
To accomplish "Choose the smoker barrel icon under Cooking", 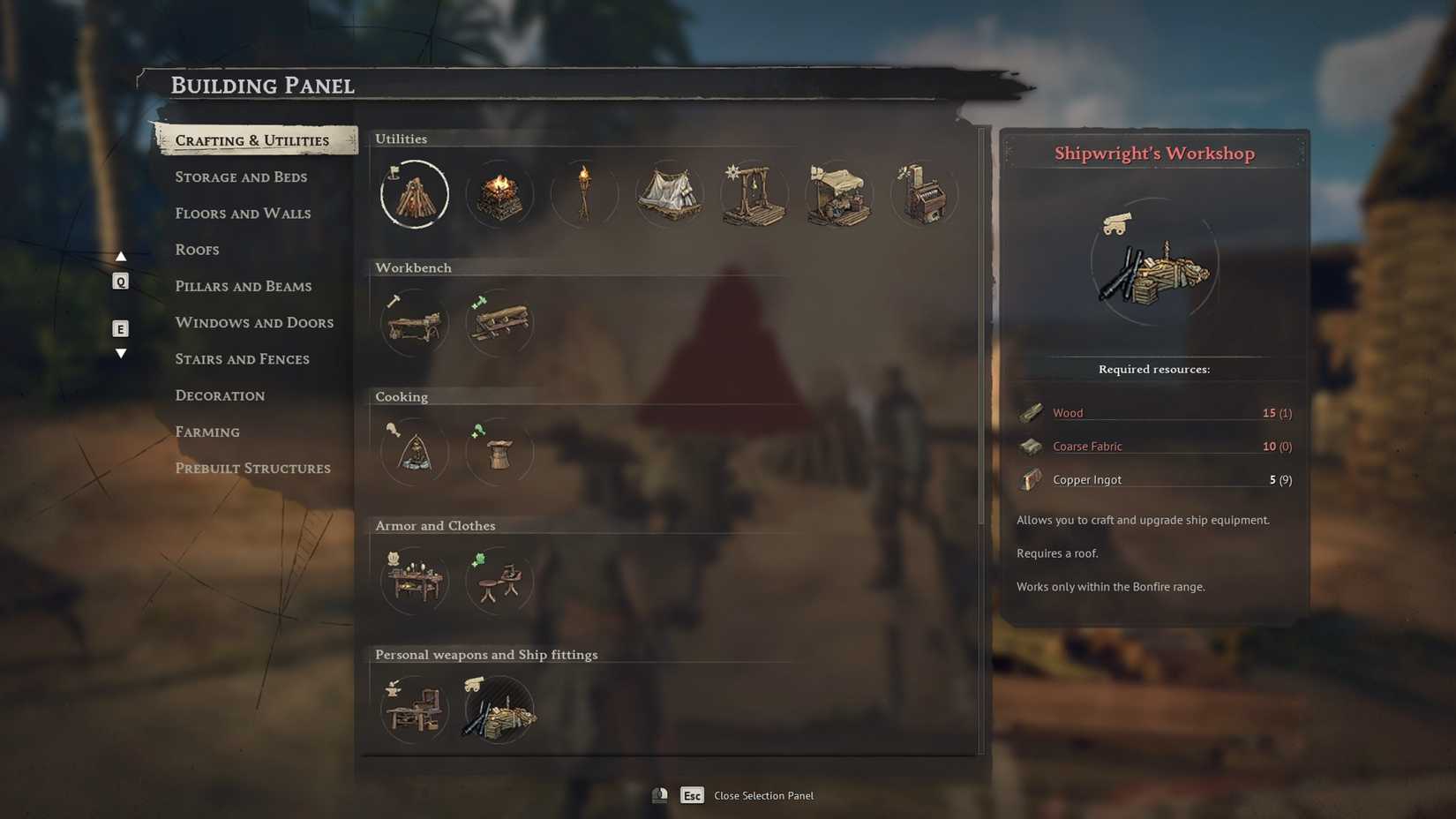I will pos(499,452).
